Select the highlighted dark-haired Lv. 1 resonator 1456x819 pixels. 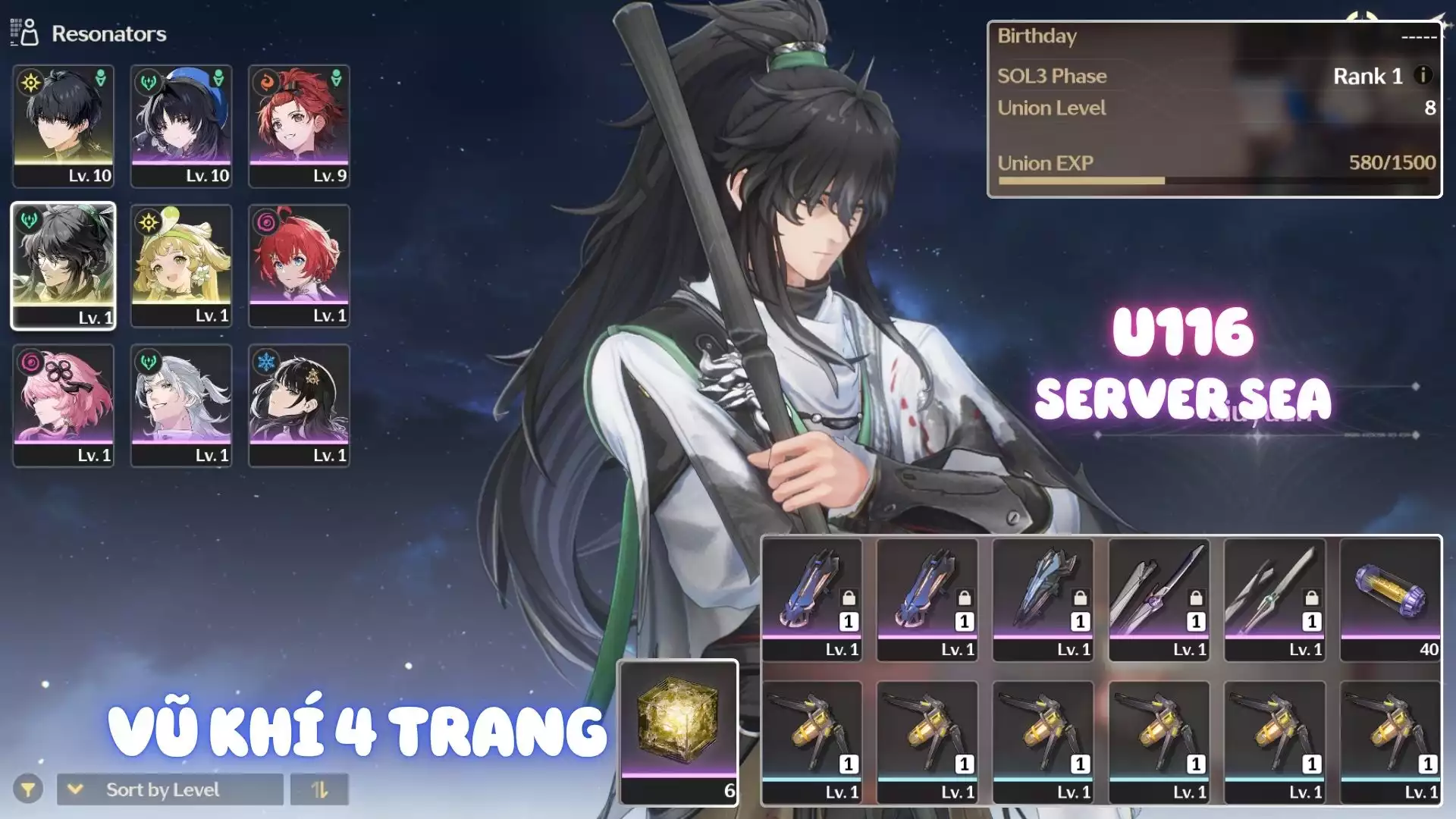[64, 265]
